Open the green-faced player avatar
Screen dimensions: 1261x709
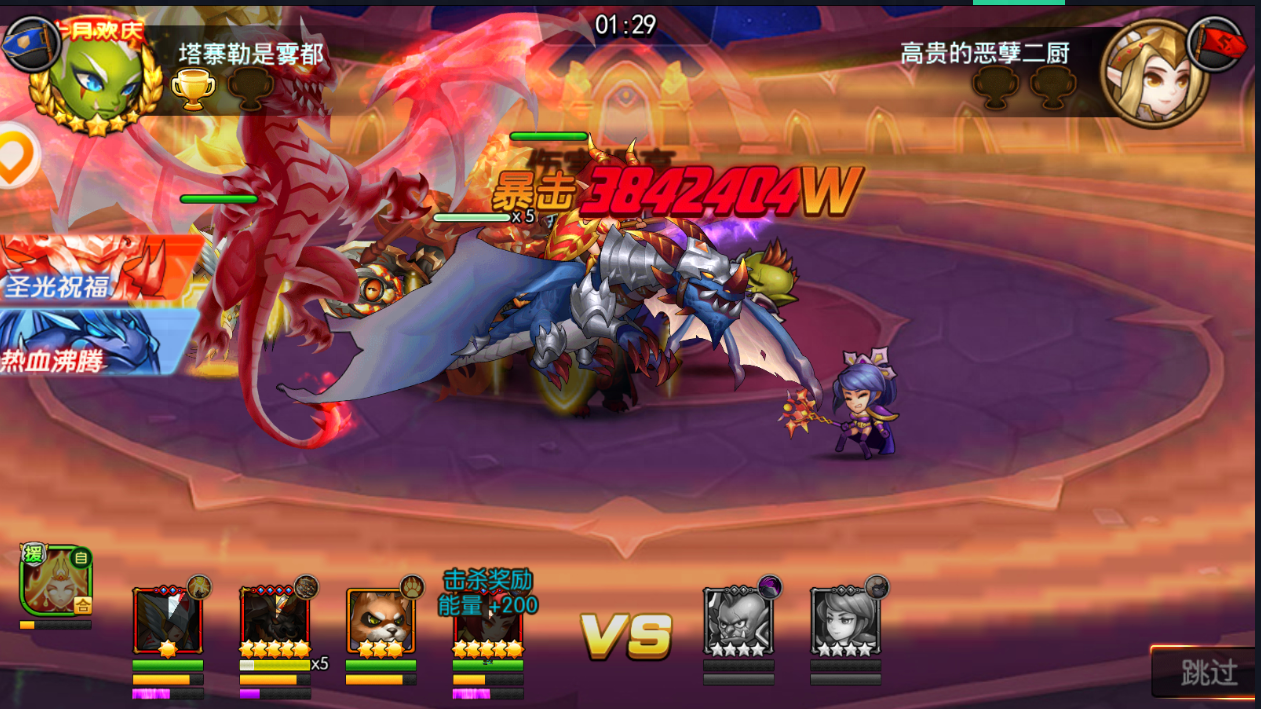click(96, 80)
